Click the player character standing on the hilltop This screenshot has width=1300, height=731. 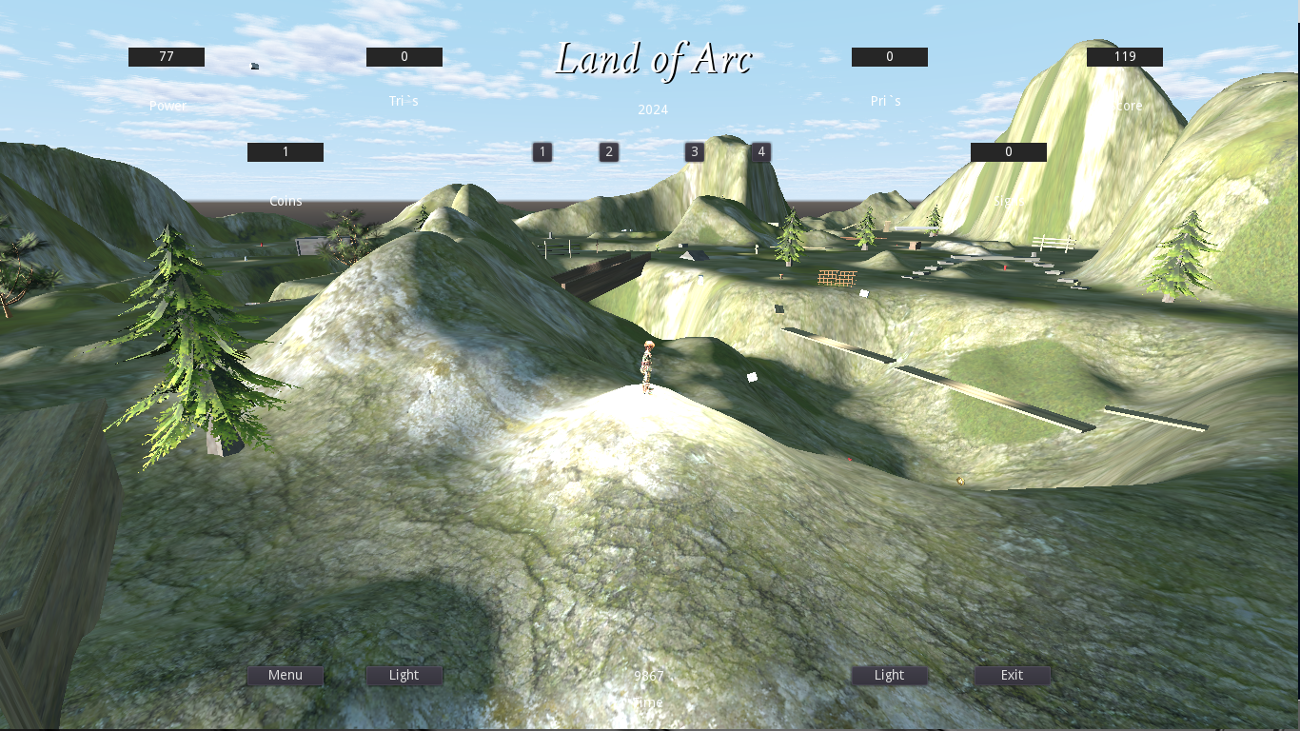pos(647,370)
